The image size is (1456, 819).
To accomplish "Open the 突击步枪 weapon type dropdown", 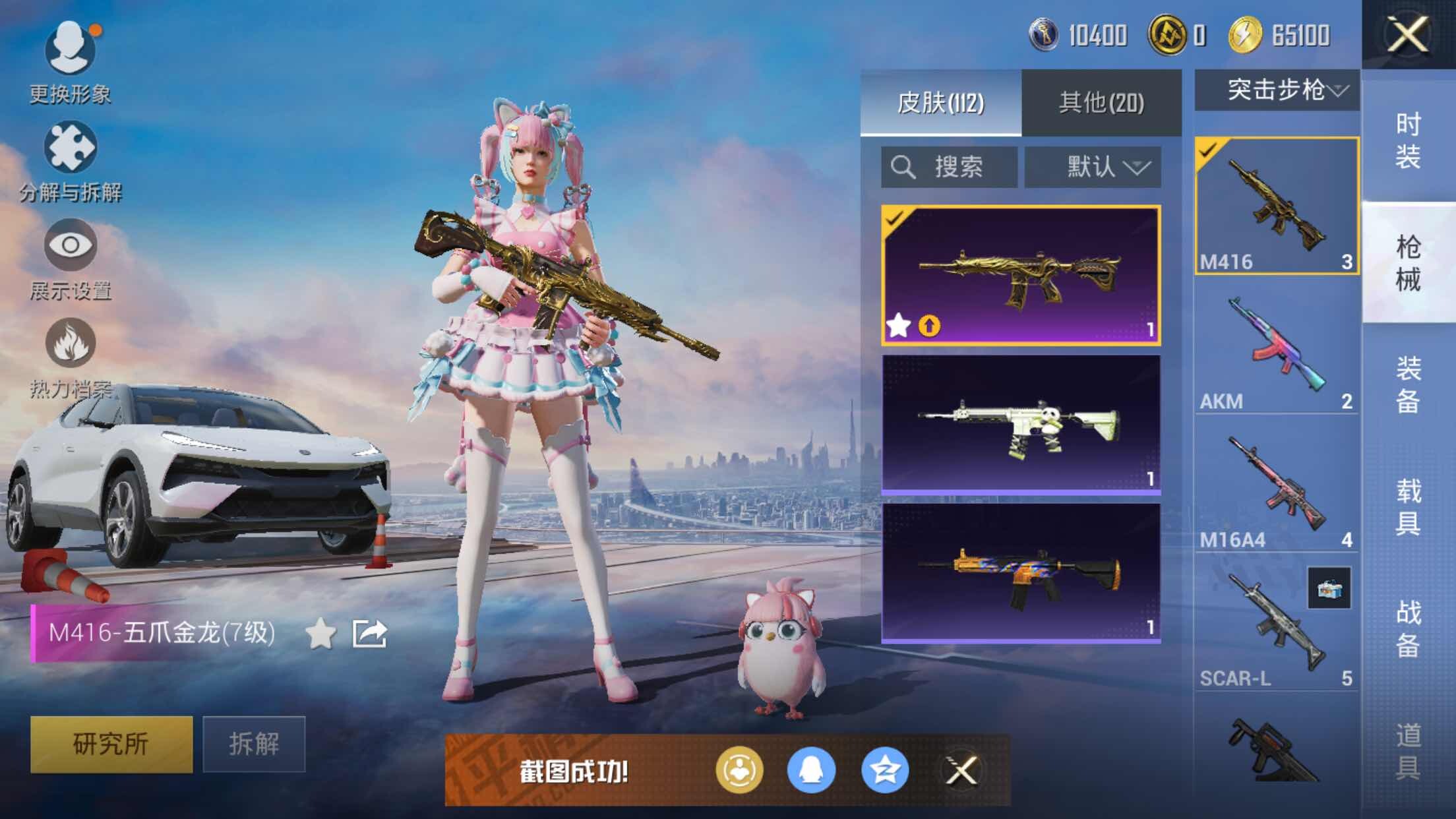I will pyautogui.click(x=1277, y=90).
